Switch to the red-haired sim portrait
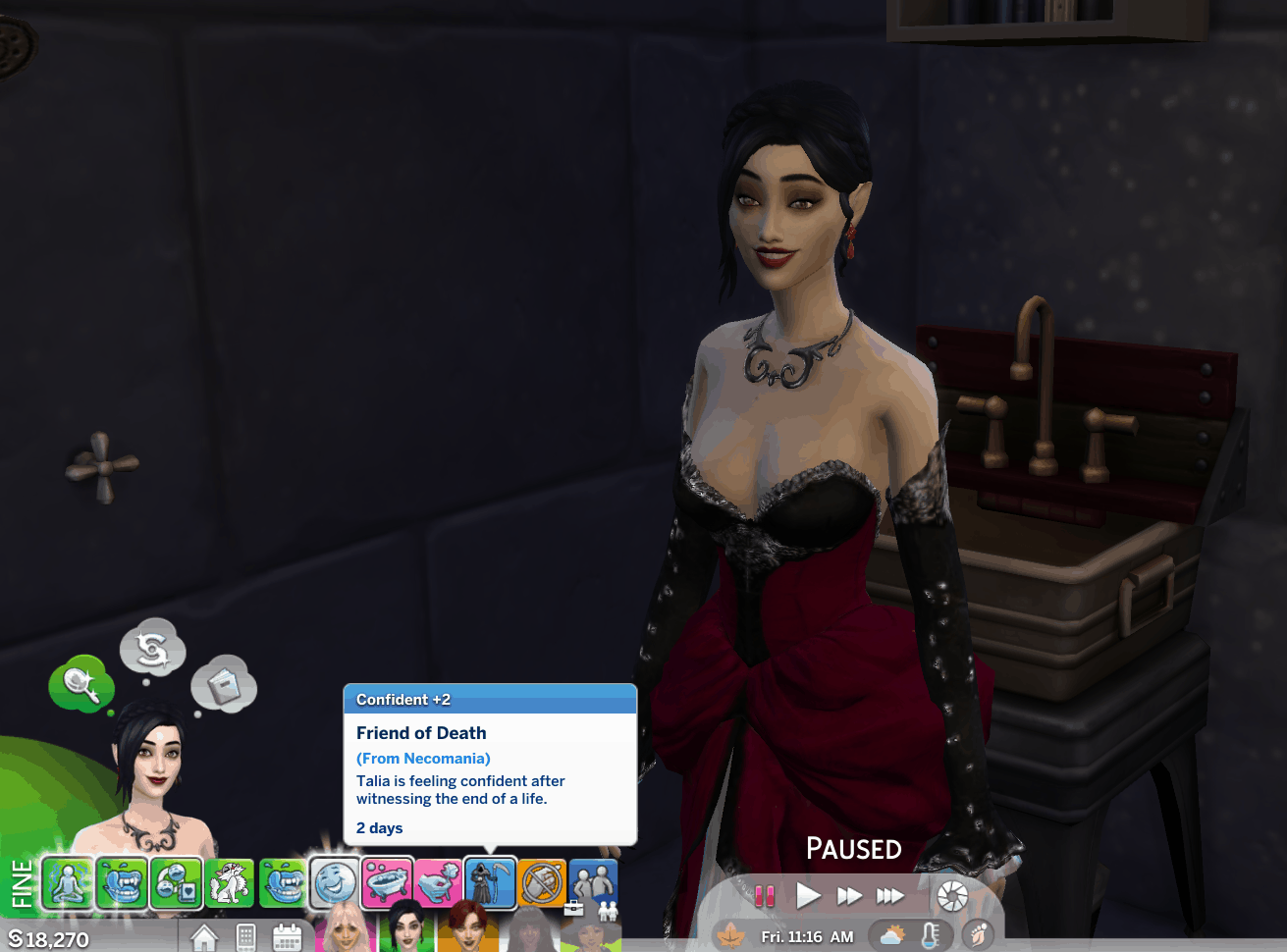 click(x=467, y=928)
